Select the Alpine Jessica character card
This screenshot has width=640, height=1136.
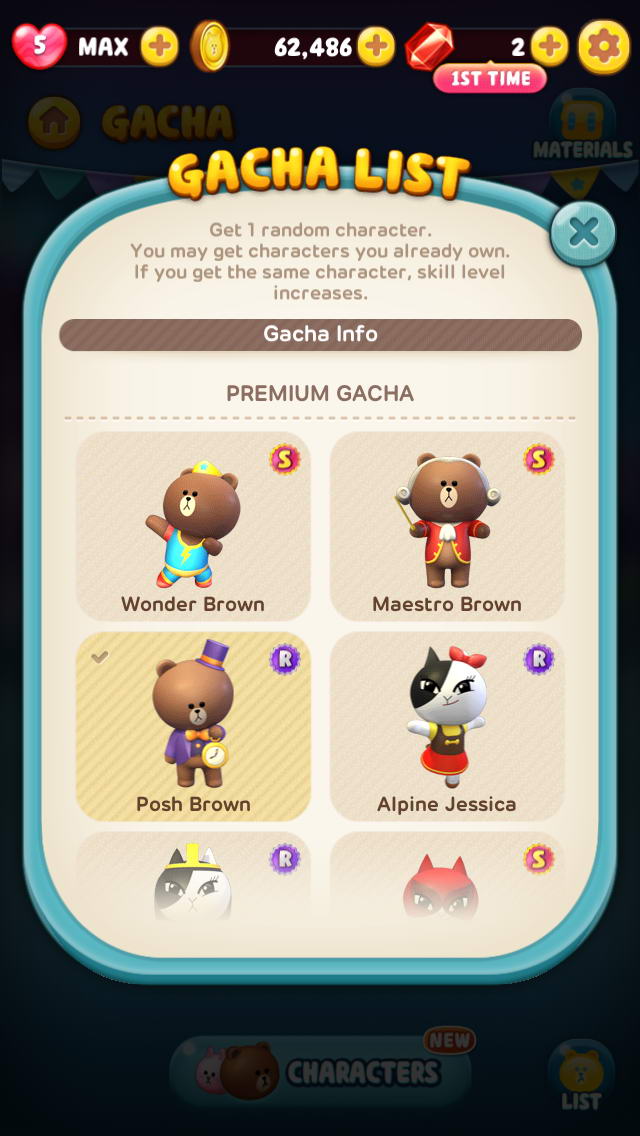(x=447, y=727)
